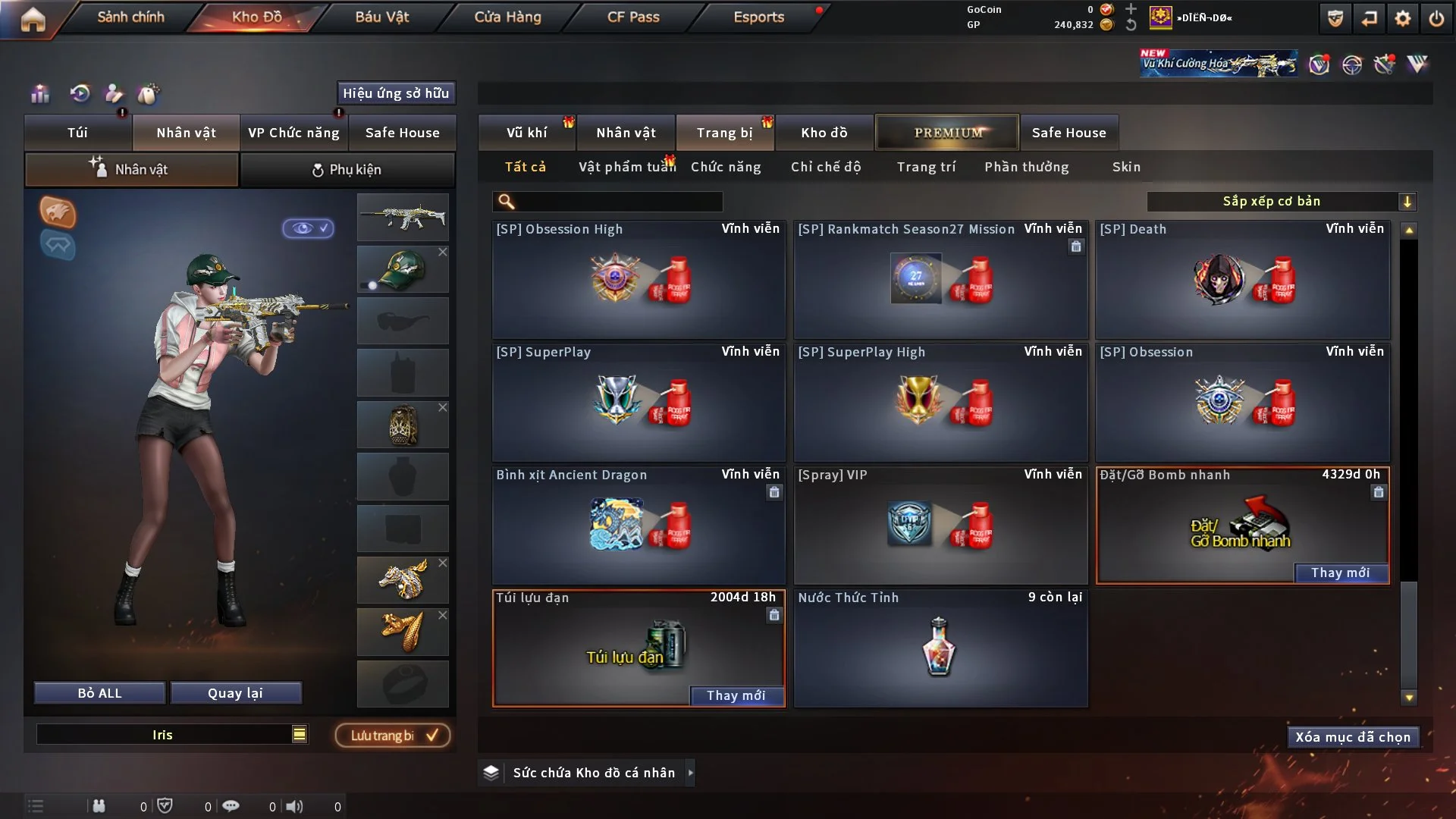The height and width of the screenshot is (819, 1456).
Task: Select the Vũ khí inventory tab
Action: 526,133
